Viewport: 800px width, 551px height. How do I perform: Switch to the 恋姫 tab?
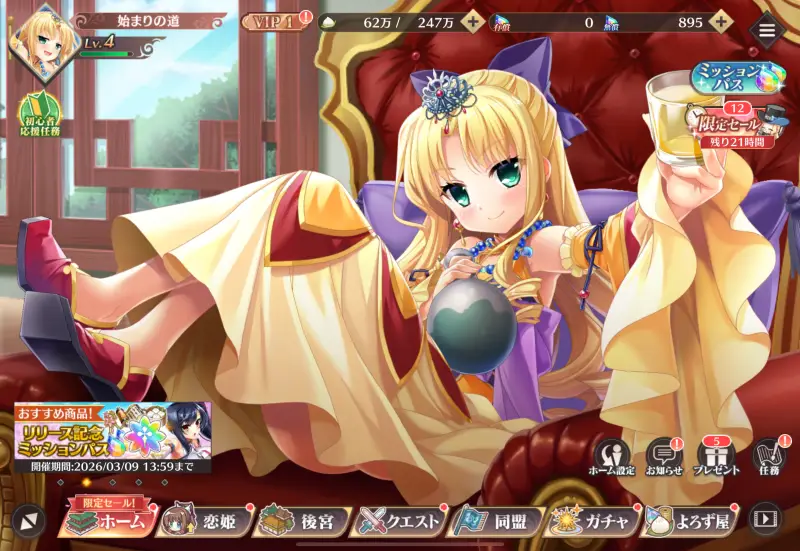[x=205, y=520]
